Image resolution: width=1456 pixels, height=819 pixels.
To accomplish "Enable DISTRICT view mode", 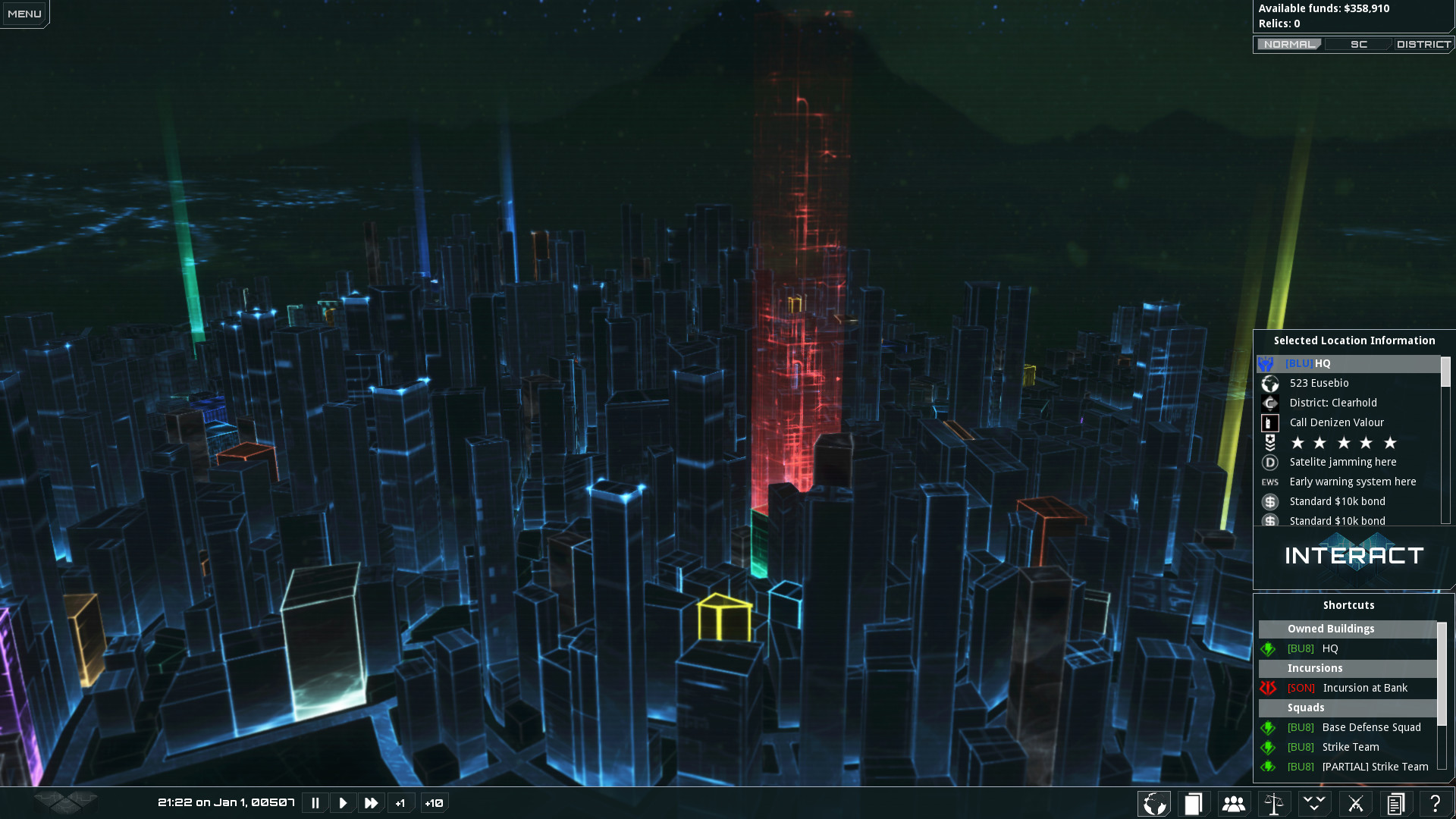I will click(x=1423, y=44).
